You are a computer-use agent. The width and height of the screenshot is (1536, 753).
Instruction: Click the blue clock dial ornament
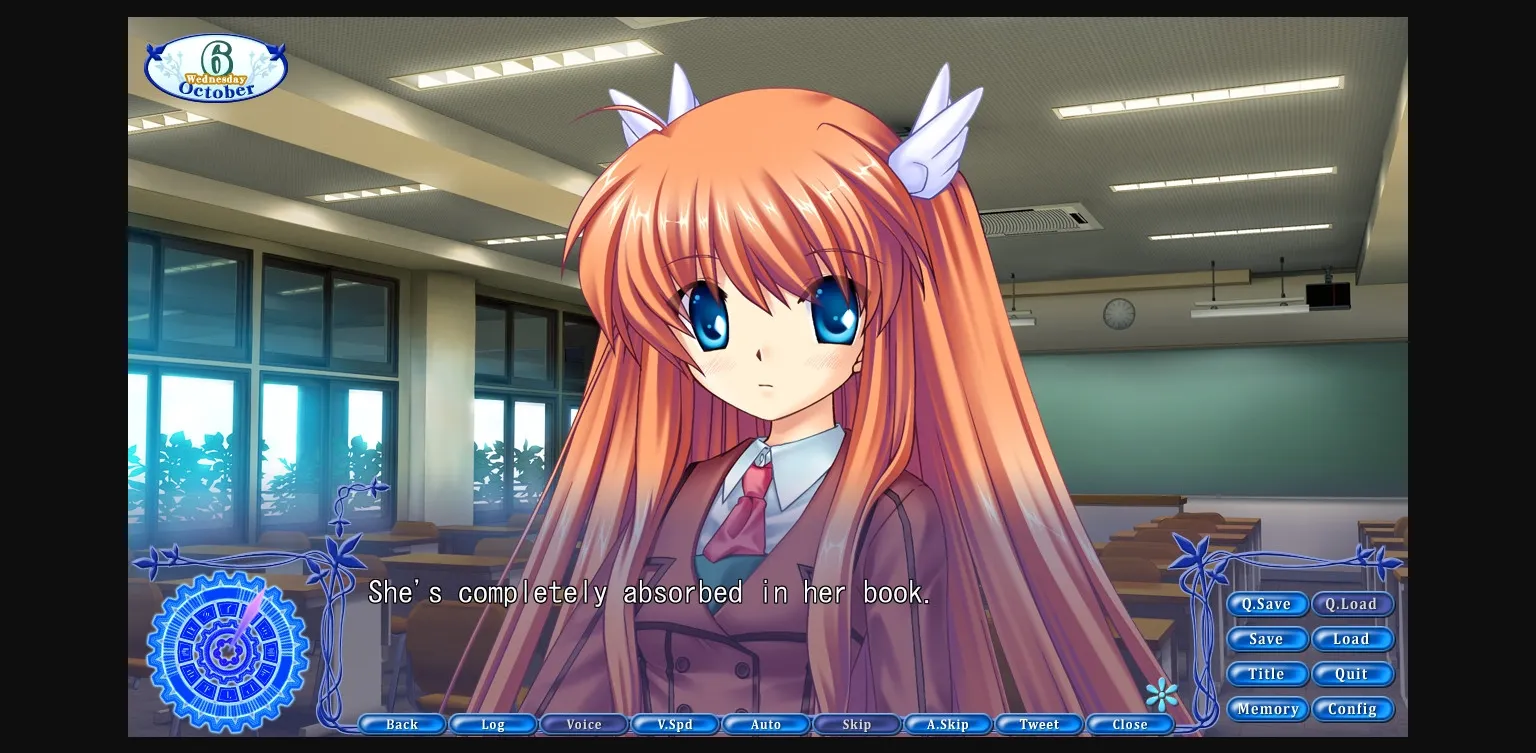pyautogui.click(x=225, y=651)
